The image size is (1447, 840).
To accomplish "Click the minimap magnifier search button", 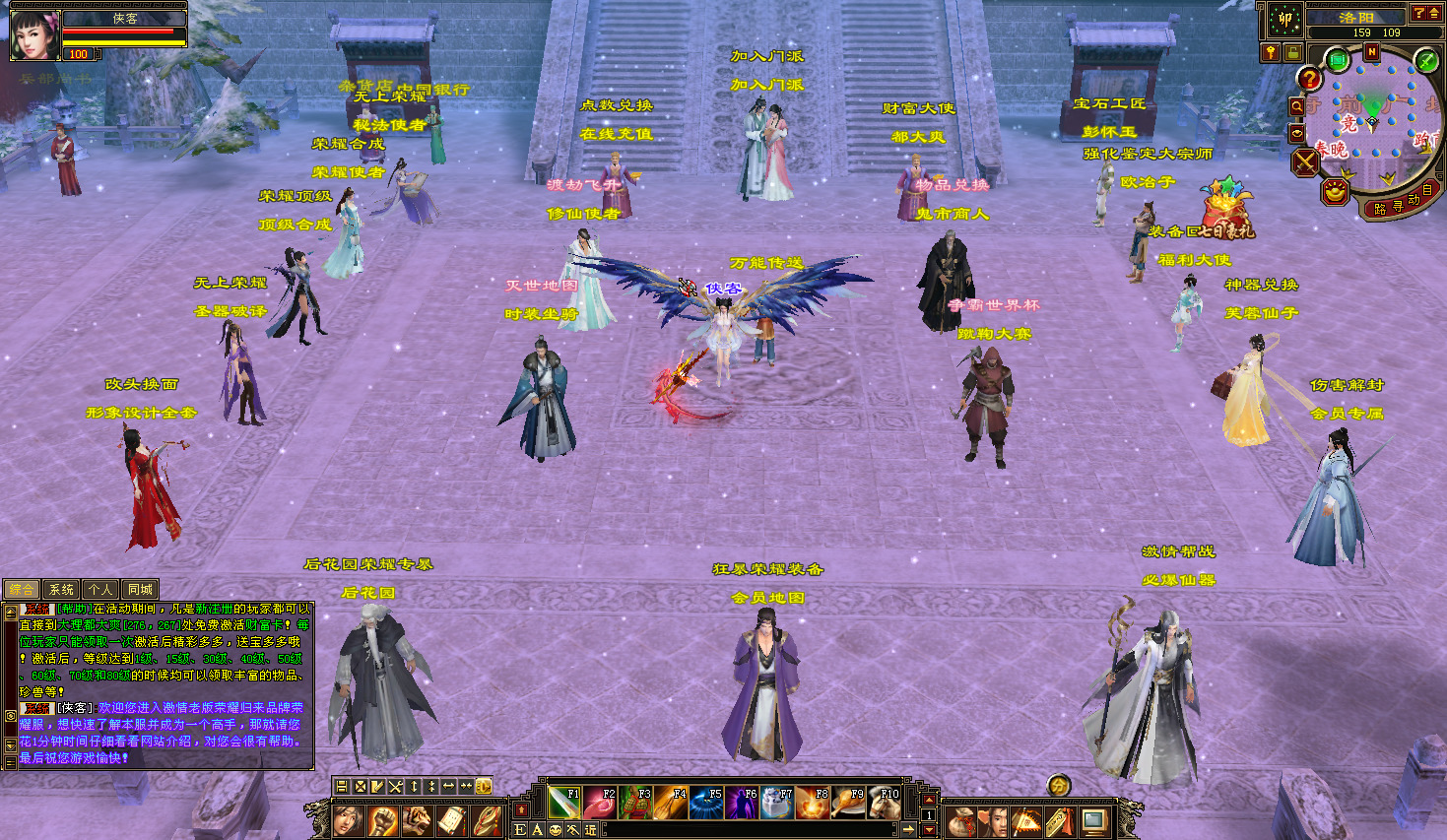I will (1297, 105).
